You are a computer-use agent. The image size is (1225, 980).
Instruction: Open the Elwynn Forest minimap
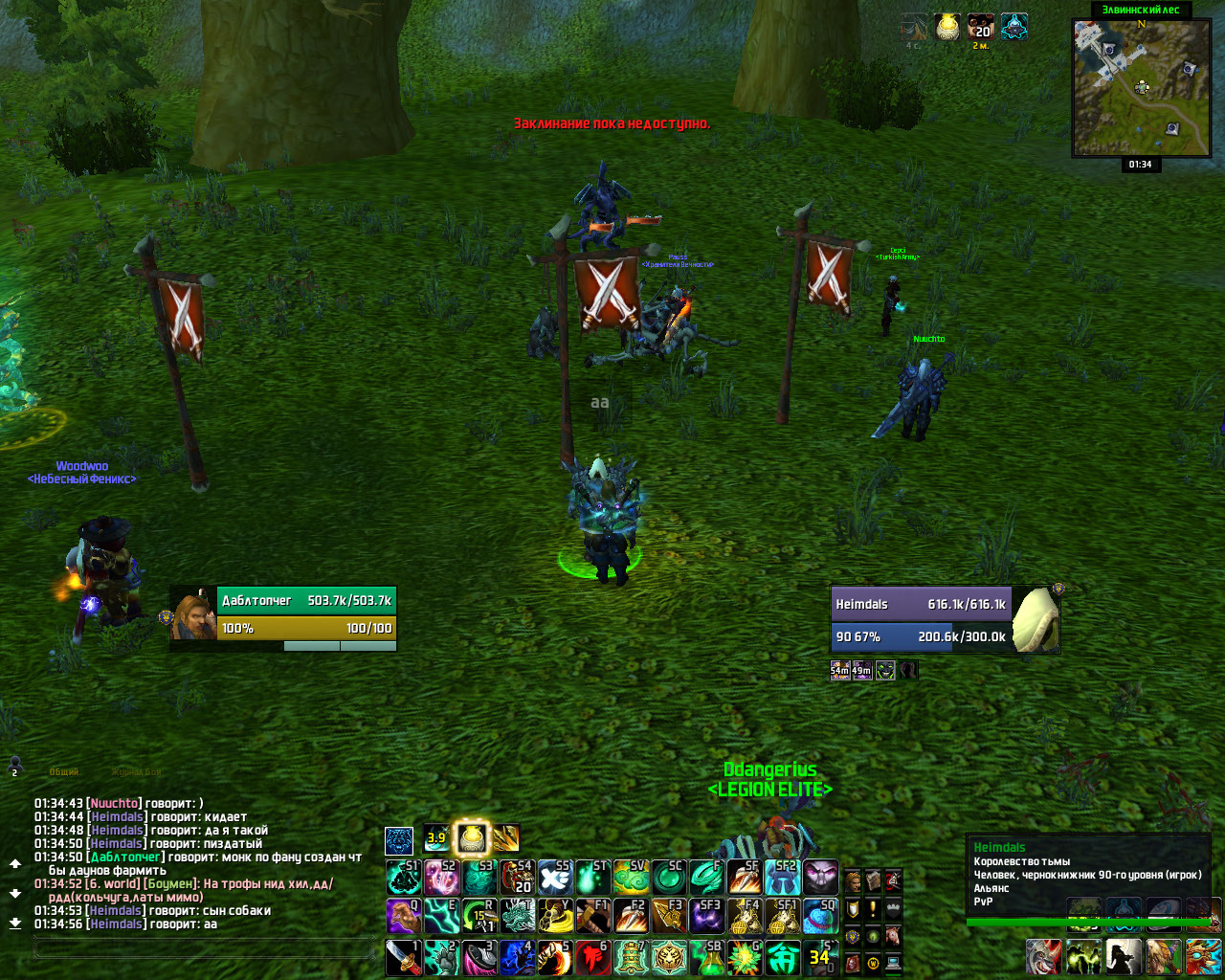click(x=1141, y=88)
